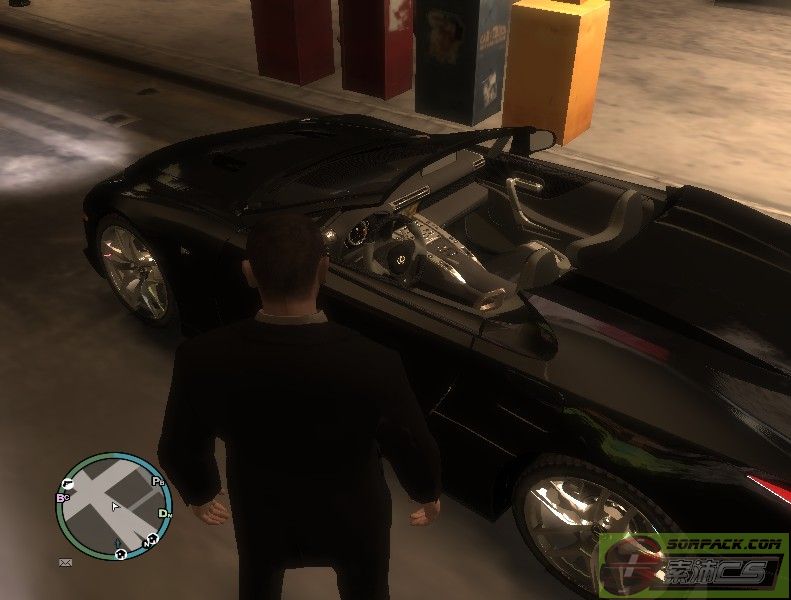Click the green DN mission blip
This screenshot has width=791, height=600.
click(164, 513)
